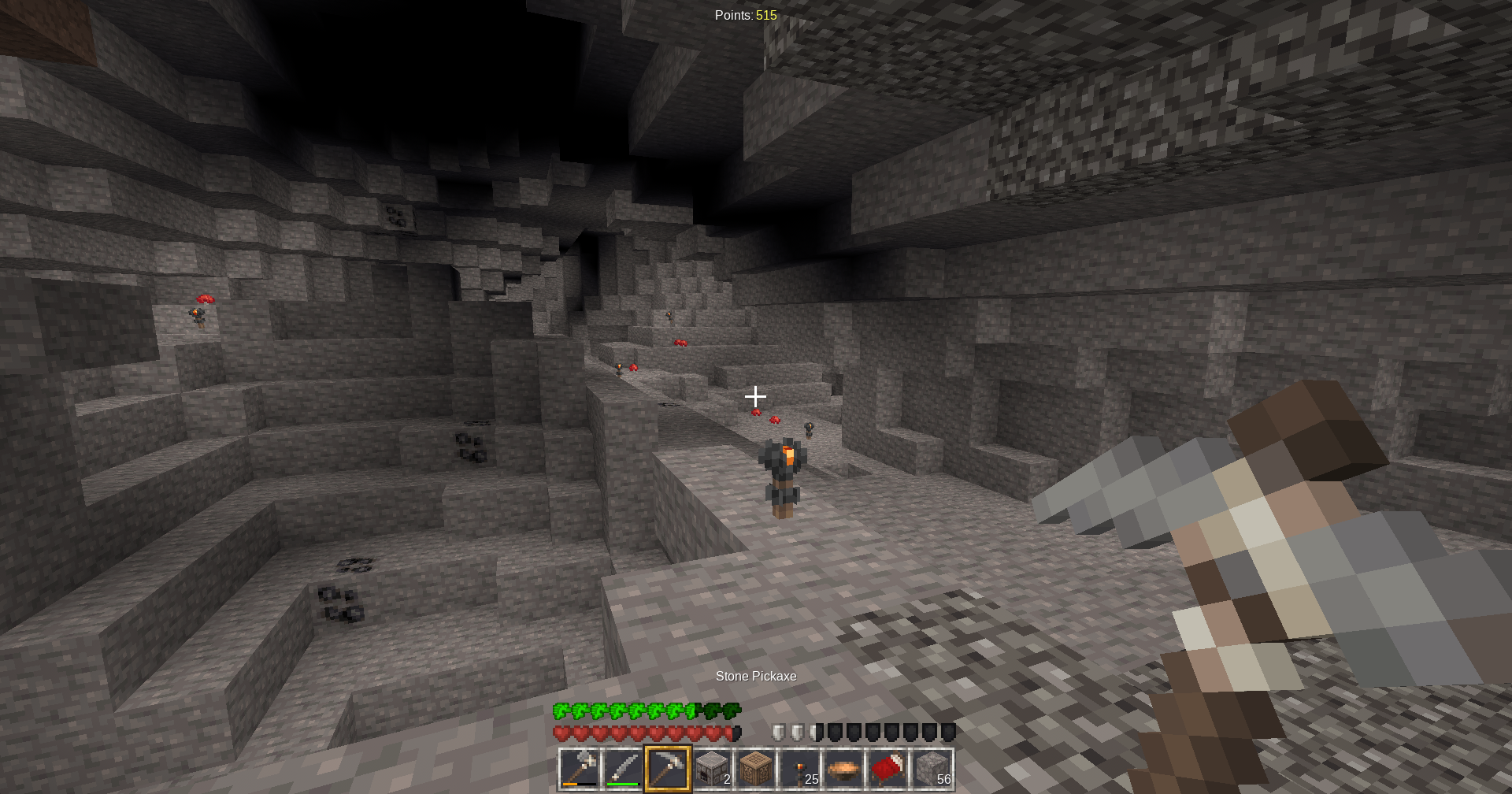Select the stone axe hotbar slot
The height and width of the screenshot is (794, 1512).
point(580,769)
